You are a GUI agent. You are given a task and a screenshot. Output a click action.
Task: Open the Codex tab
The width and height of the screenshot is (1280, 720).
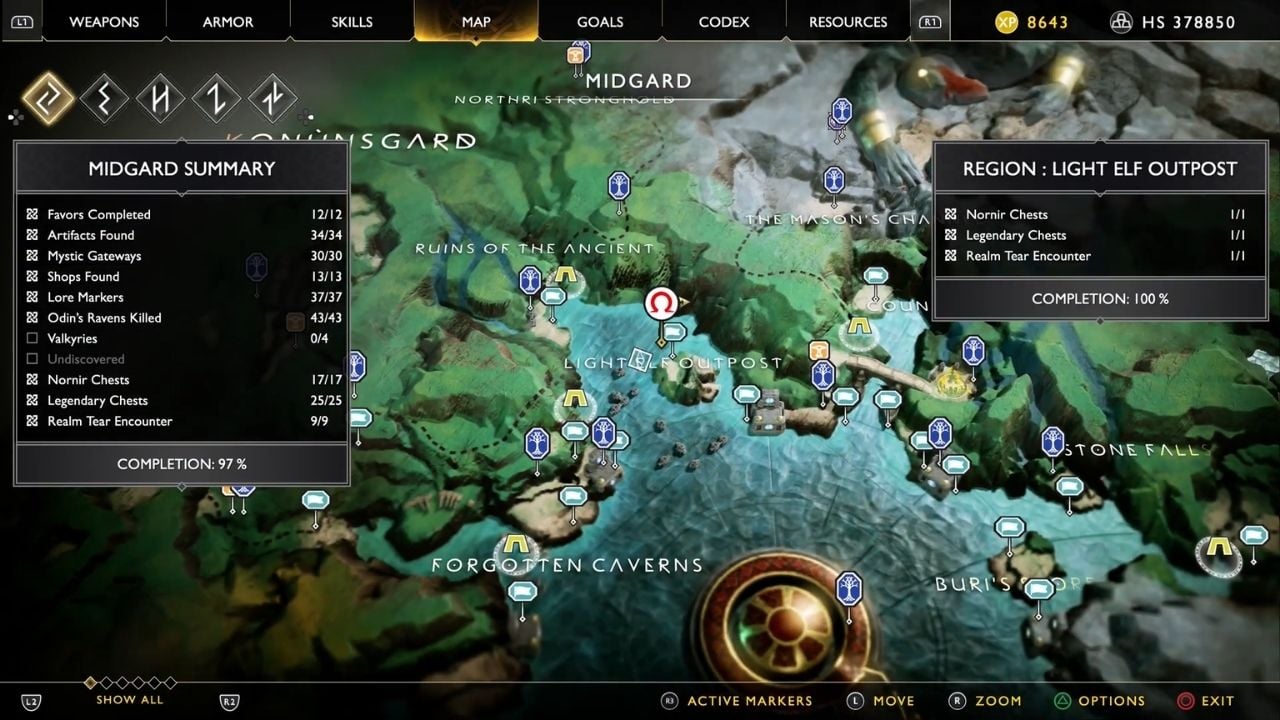723,22
